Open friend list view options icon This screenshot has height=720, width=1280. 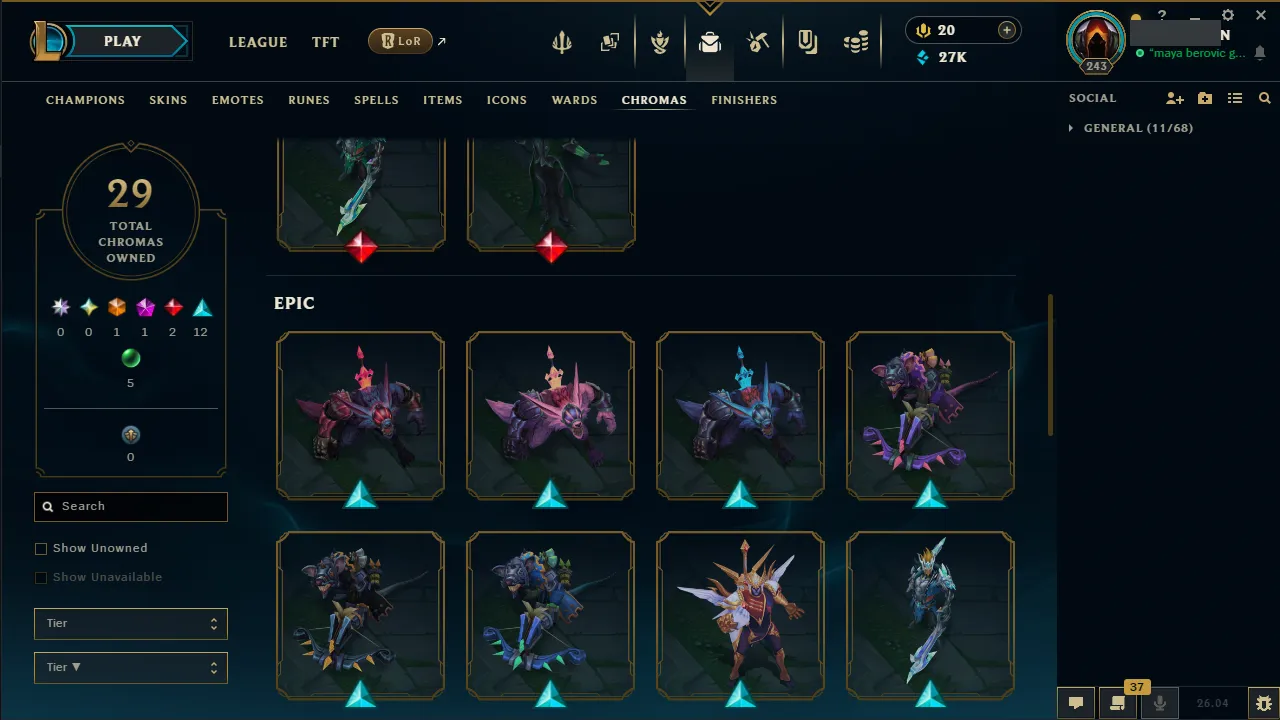(1235, 98)
